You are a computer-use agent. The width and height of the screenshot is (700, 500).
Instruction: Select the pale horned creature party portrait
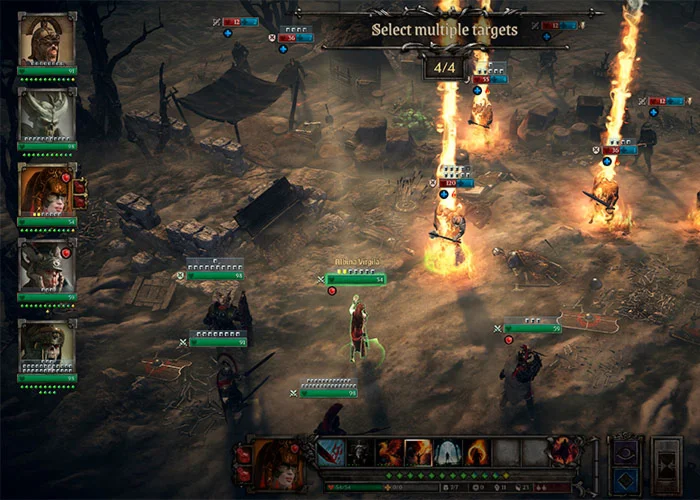(x=46, y=115)
